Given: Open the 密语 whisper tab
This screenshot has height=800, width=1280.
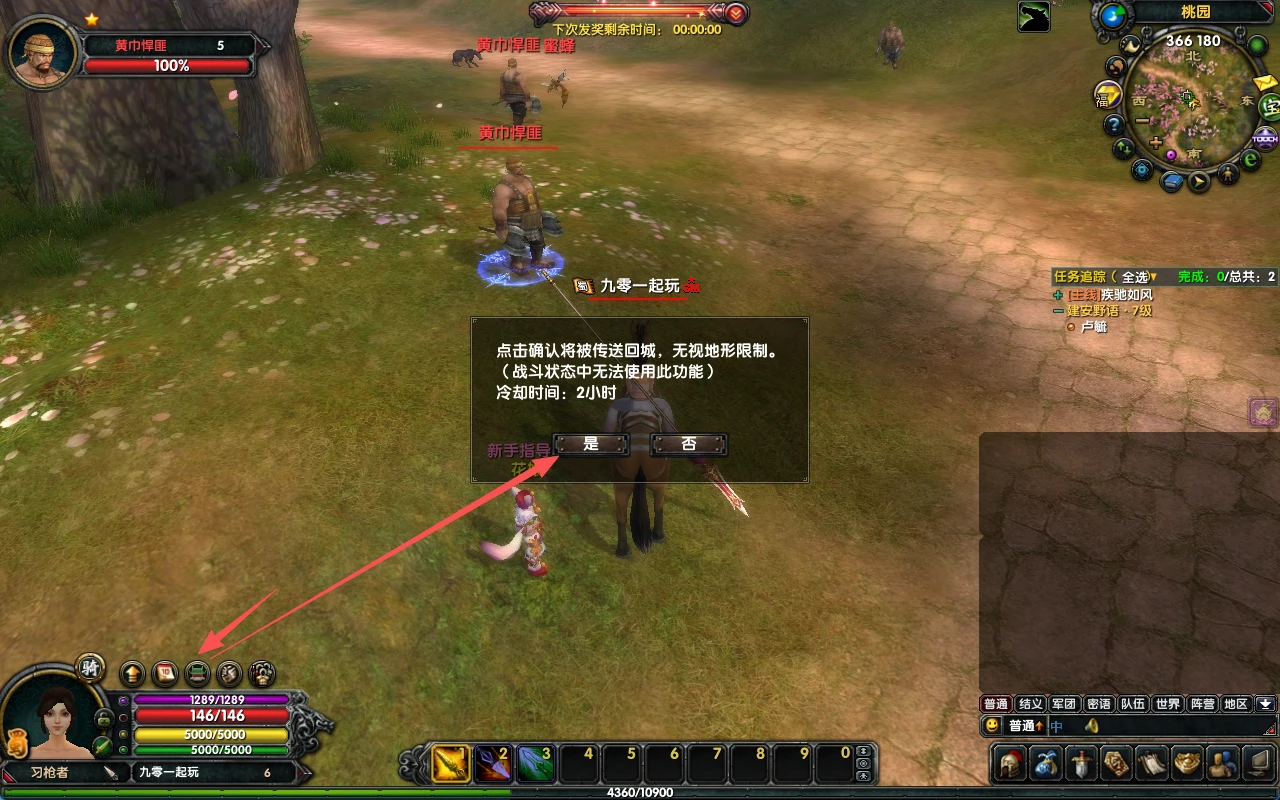Looking at the screenshot, I should click(x=1098, y=704).
